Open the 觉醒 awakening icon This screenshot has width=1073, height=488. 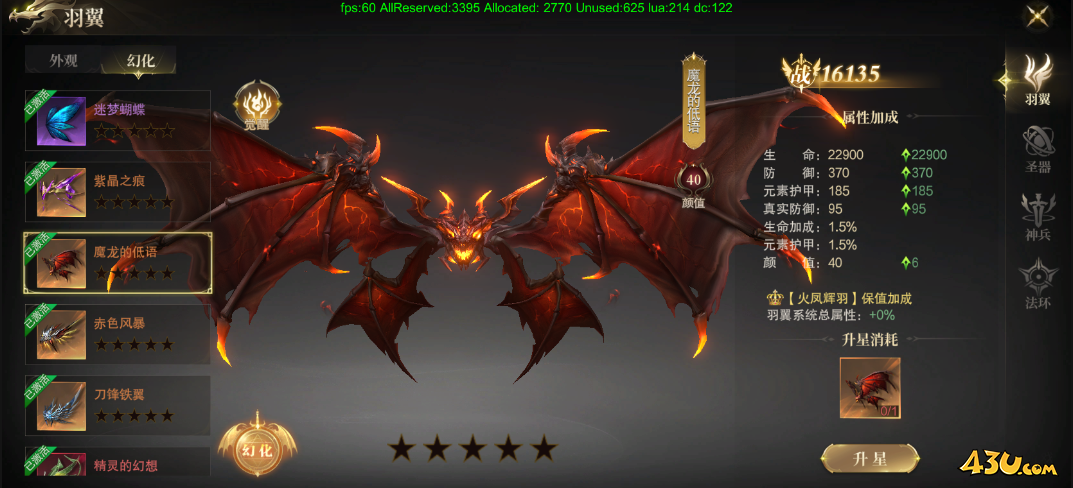coord(257,107)
